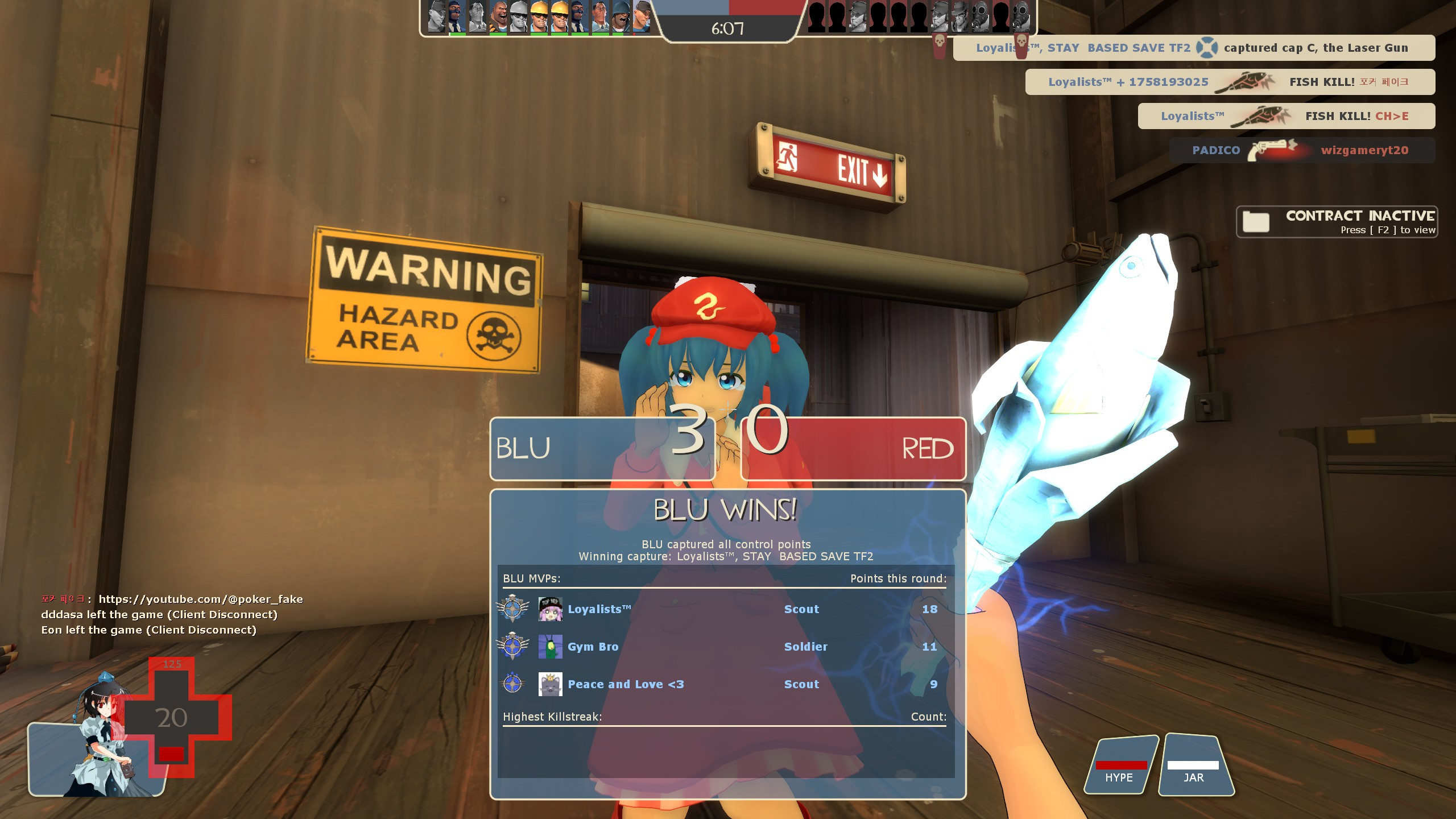Image resolution: width=1456 pixels, height=819 pixels.
Task: Click a yellow-helmeted Engineer avatar on scoreboard
Action: coord(539,18)
